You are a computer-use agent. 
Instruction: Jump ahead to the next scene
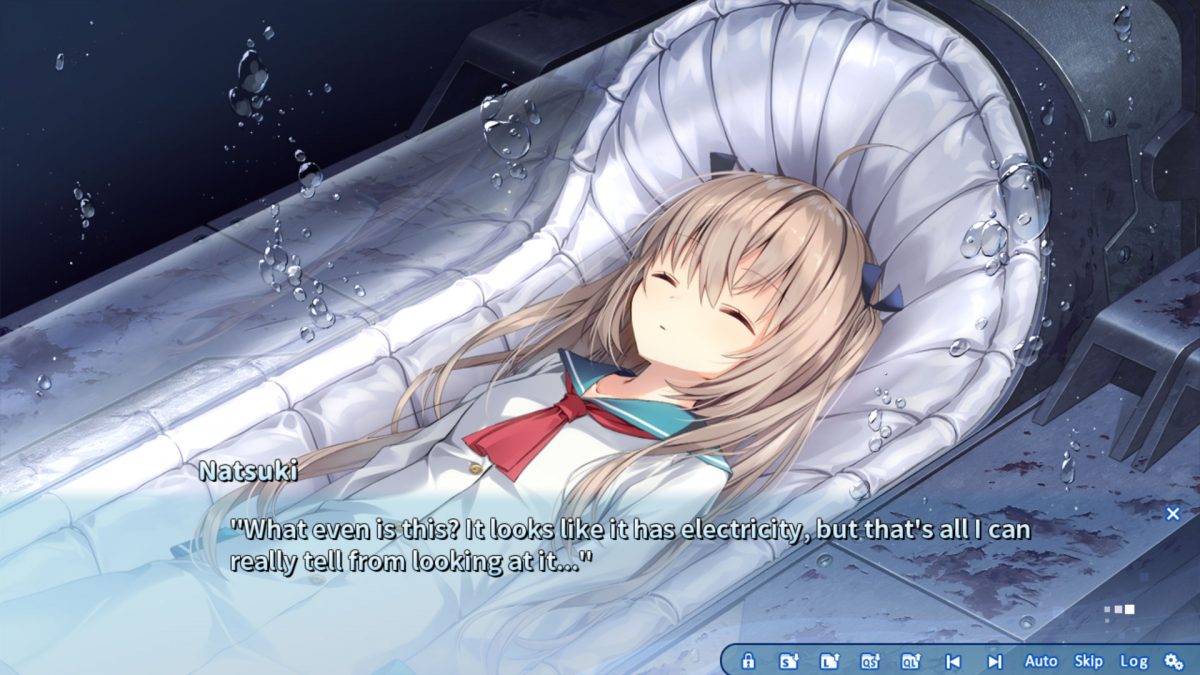point(994,661)
